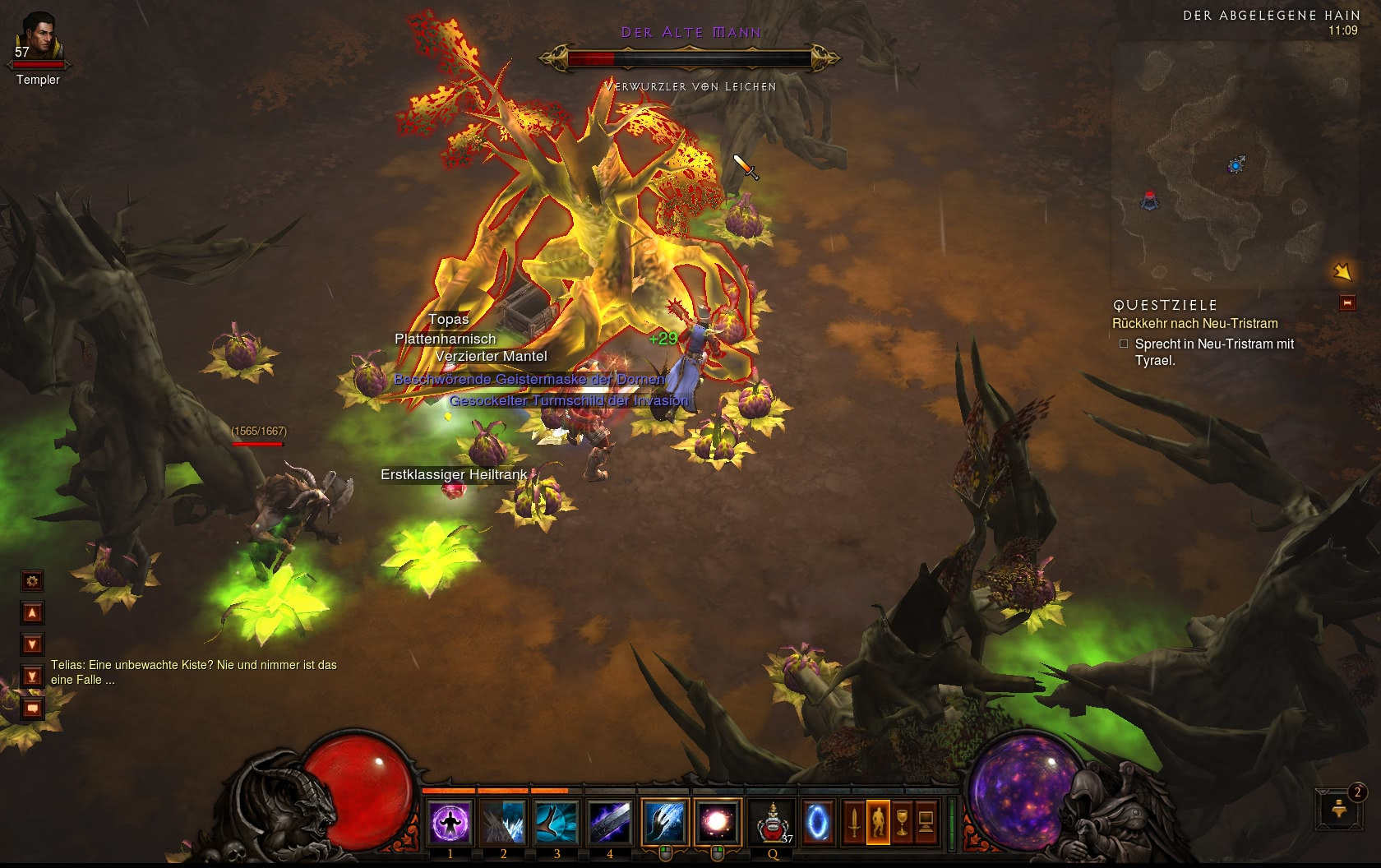Open the inventory character figure button
Viewport: 1381px width, 868px height.
click(878, 821)
